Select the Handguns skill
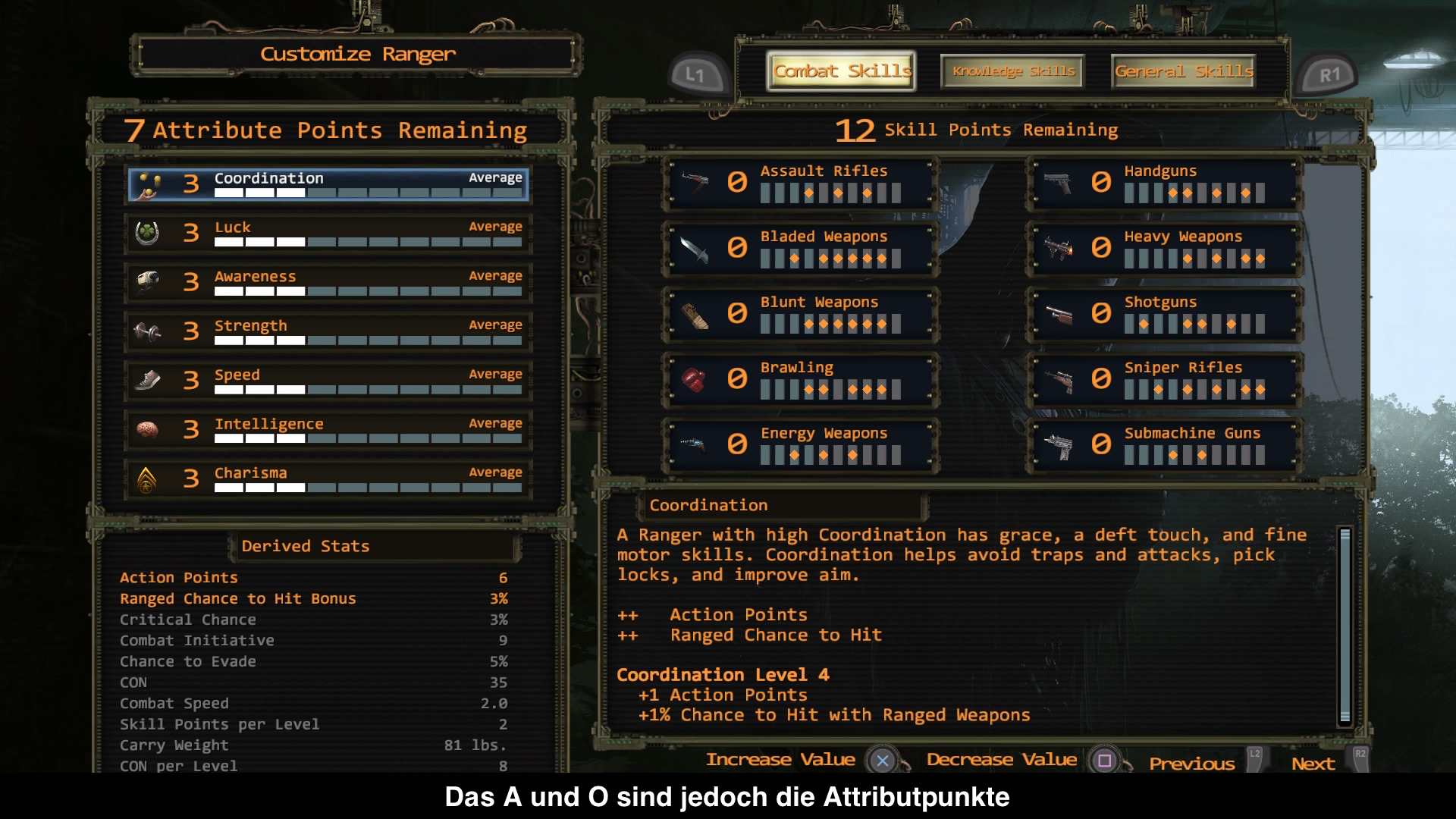Screen dimensions: 1456x819 coord(1165,183)
